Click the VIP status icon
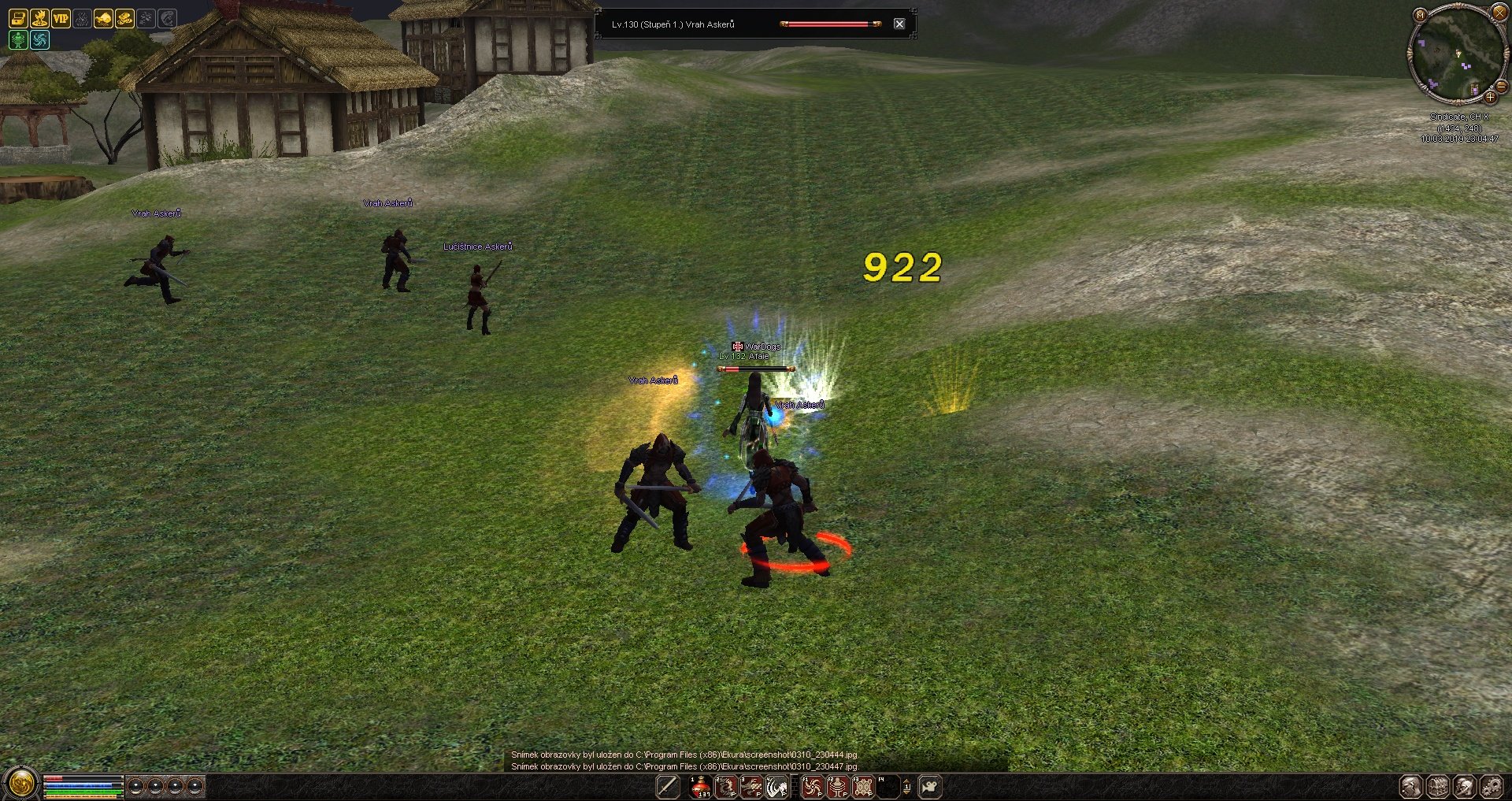The width and height of the screenshot is (1512, 801). click(61, 18)
